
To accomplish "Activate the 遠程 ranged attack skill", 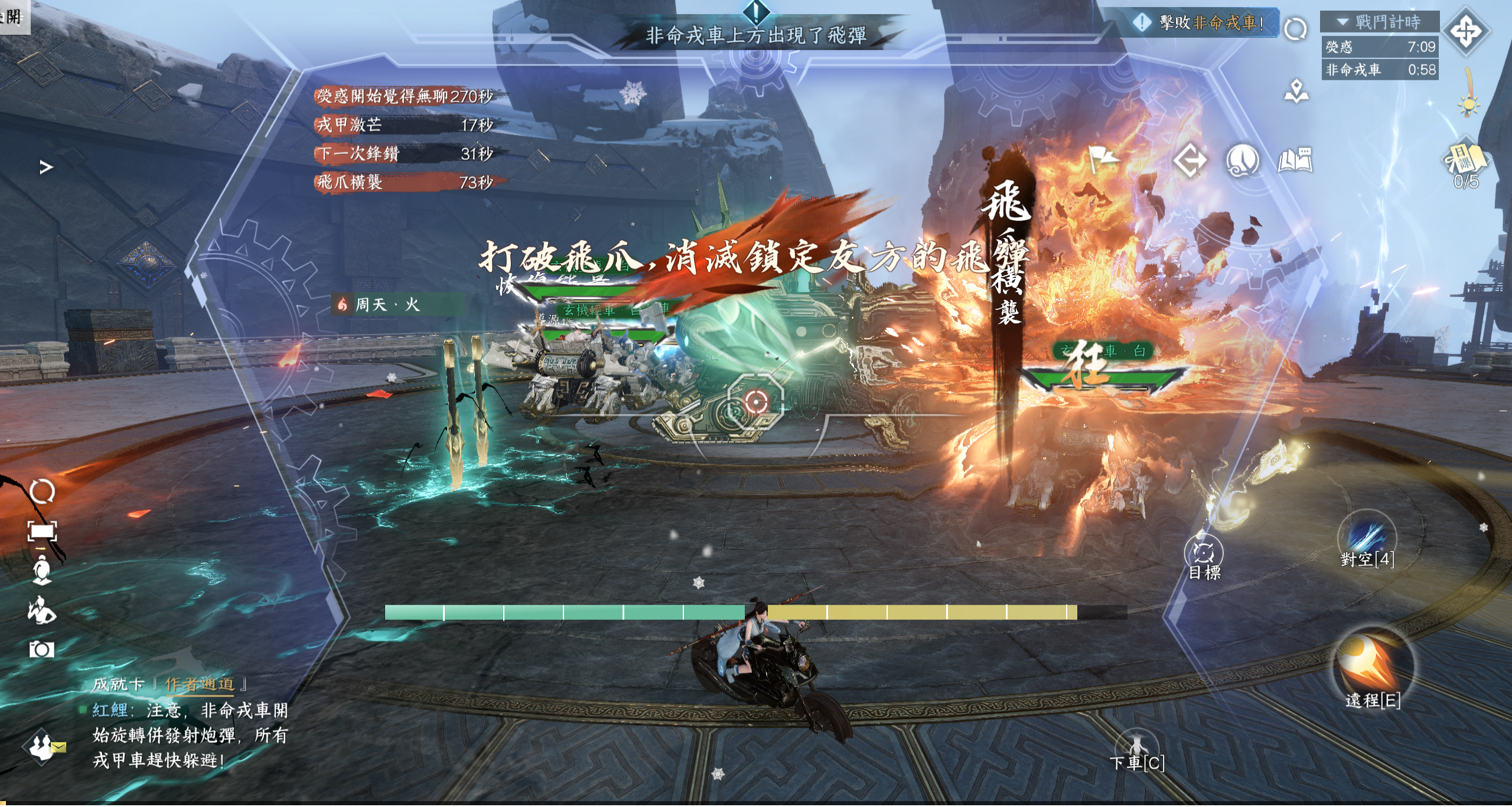I will [x=1372, y=664].
